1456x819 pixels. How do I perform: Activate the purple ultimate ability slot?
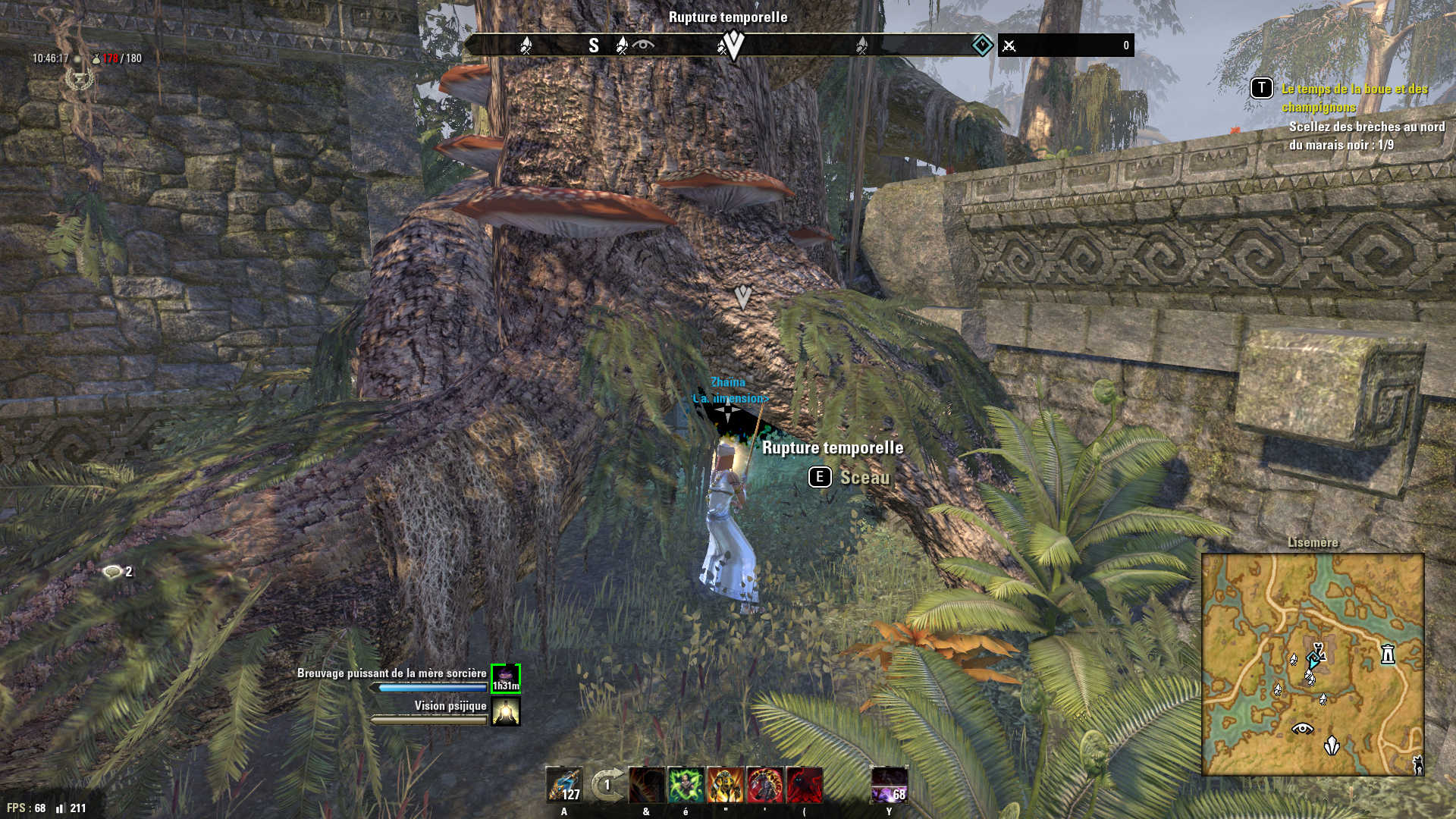point(890,784)
